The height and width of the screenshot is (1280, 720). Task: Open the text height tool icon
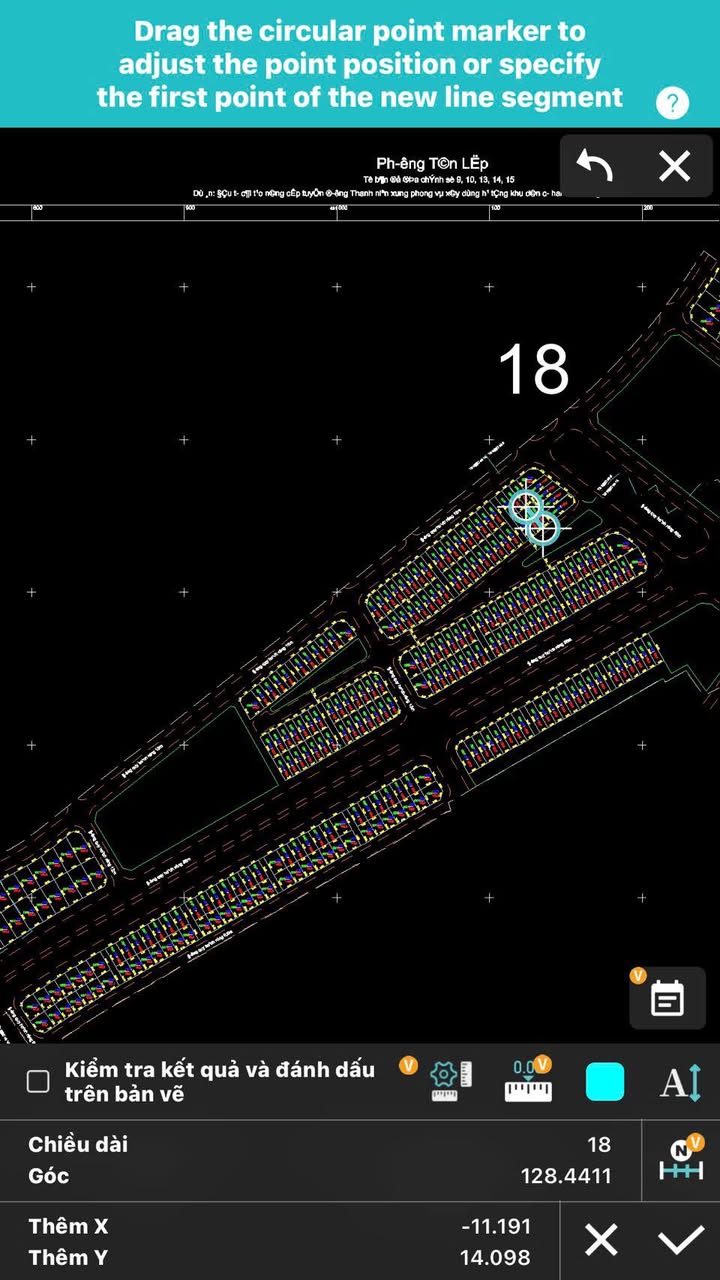pyautogui.click(x=681, y=1082)
